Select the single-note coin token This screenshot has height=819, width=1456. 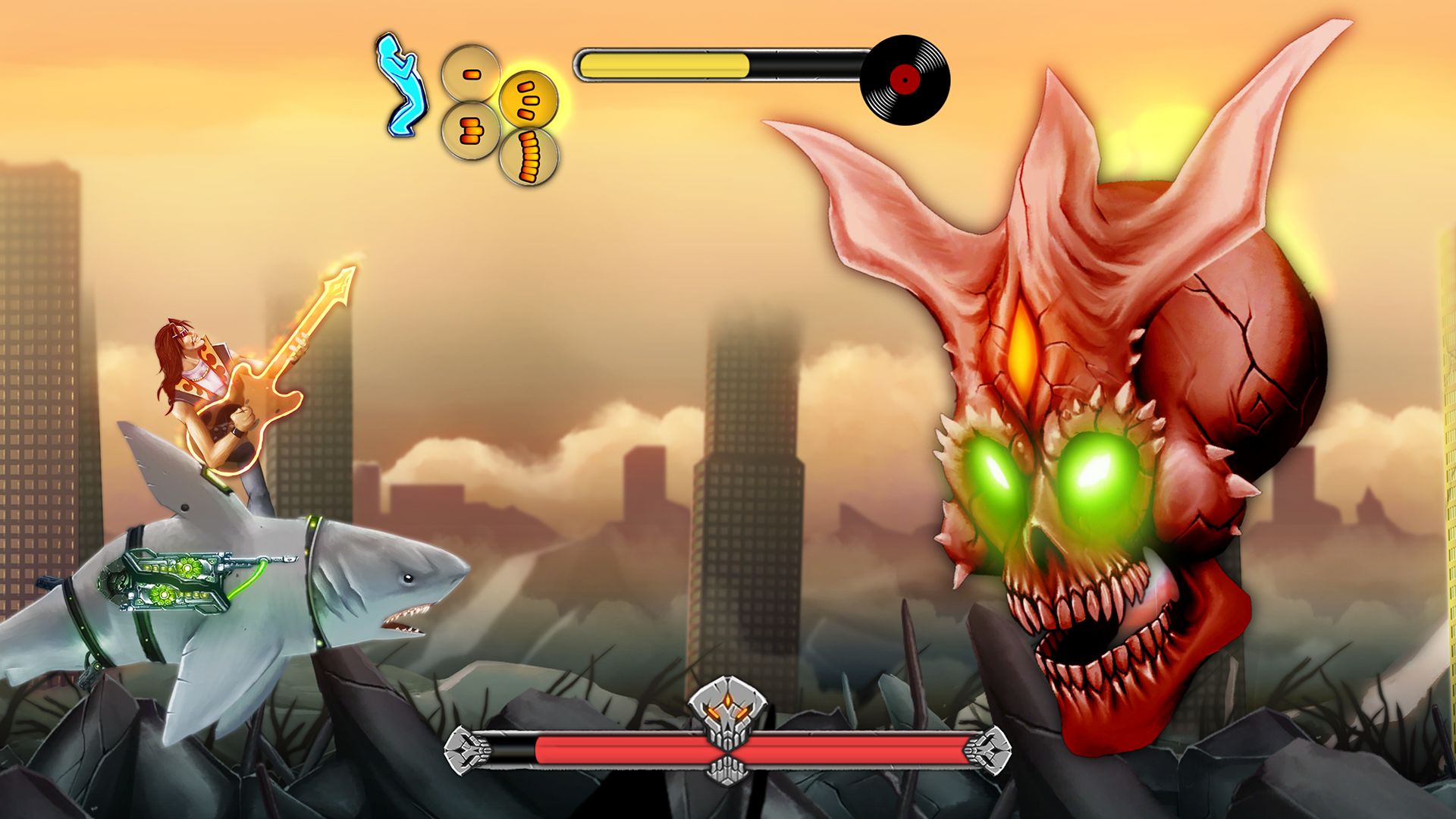(472, 74)
